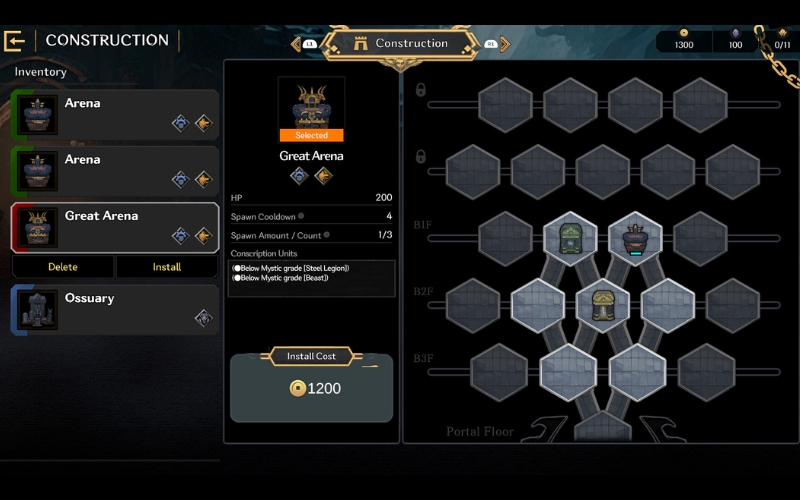Show info for Spawn Cooldown
The height and width of the screenshot is (500, 800).
click(301, 216)
